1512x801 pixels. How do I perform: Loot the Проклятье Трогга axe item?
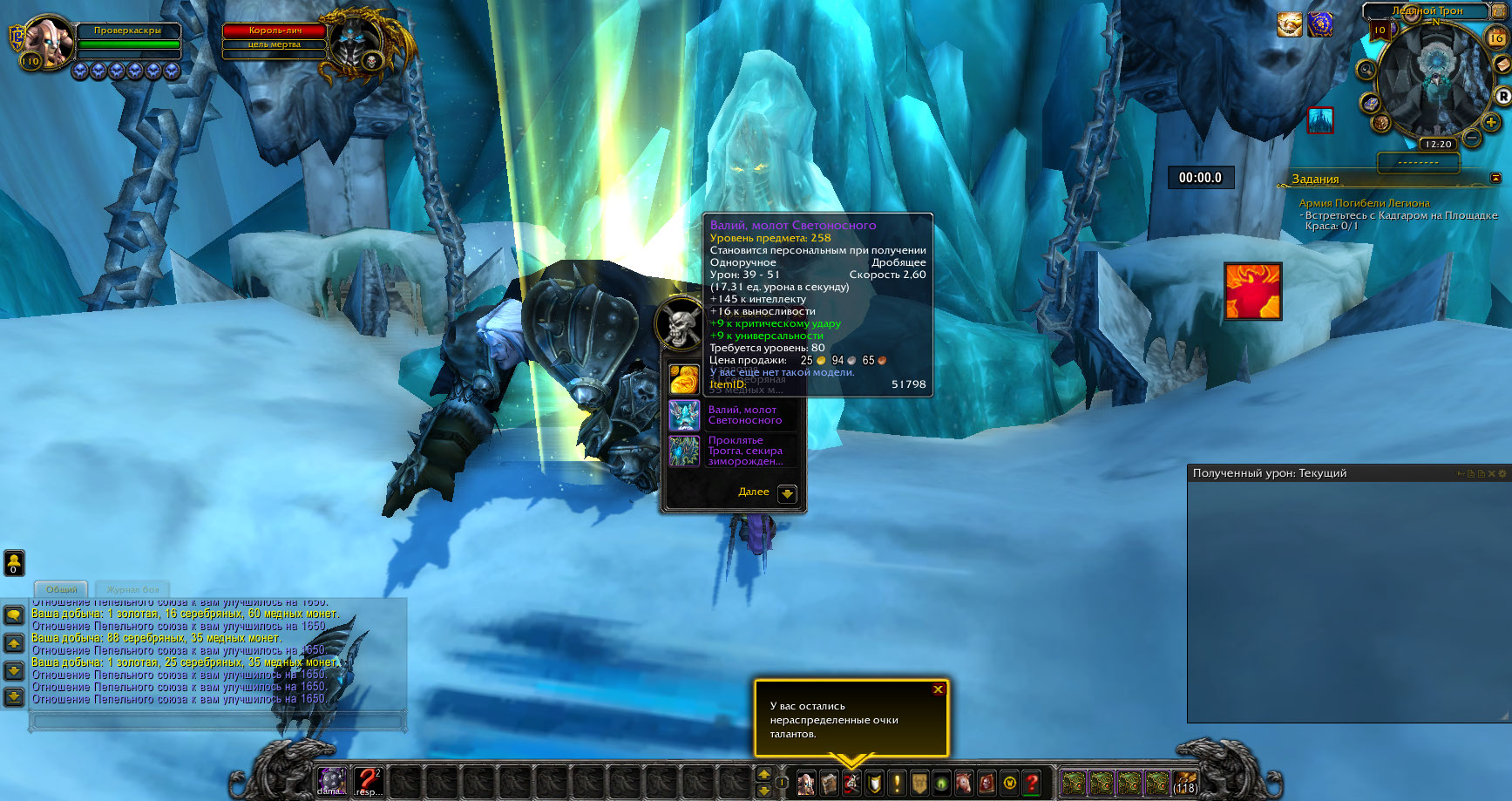point(684,451)
